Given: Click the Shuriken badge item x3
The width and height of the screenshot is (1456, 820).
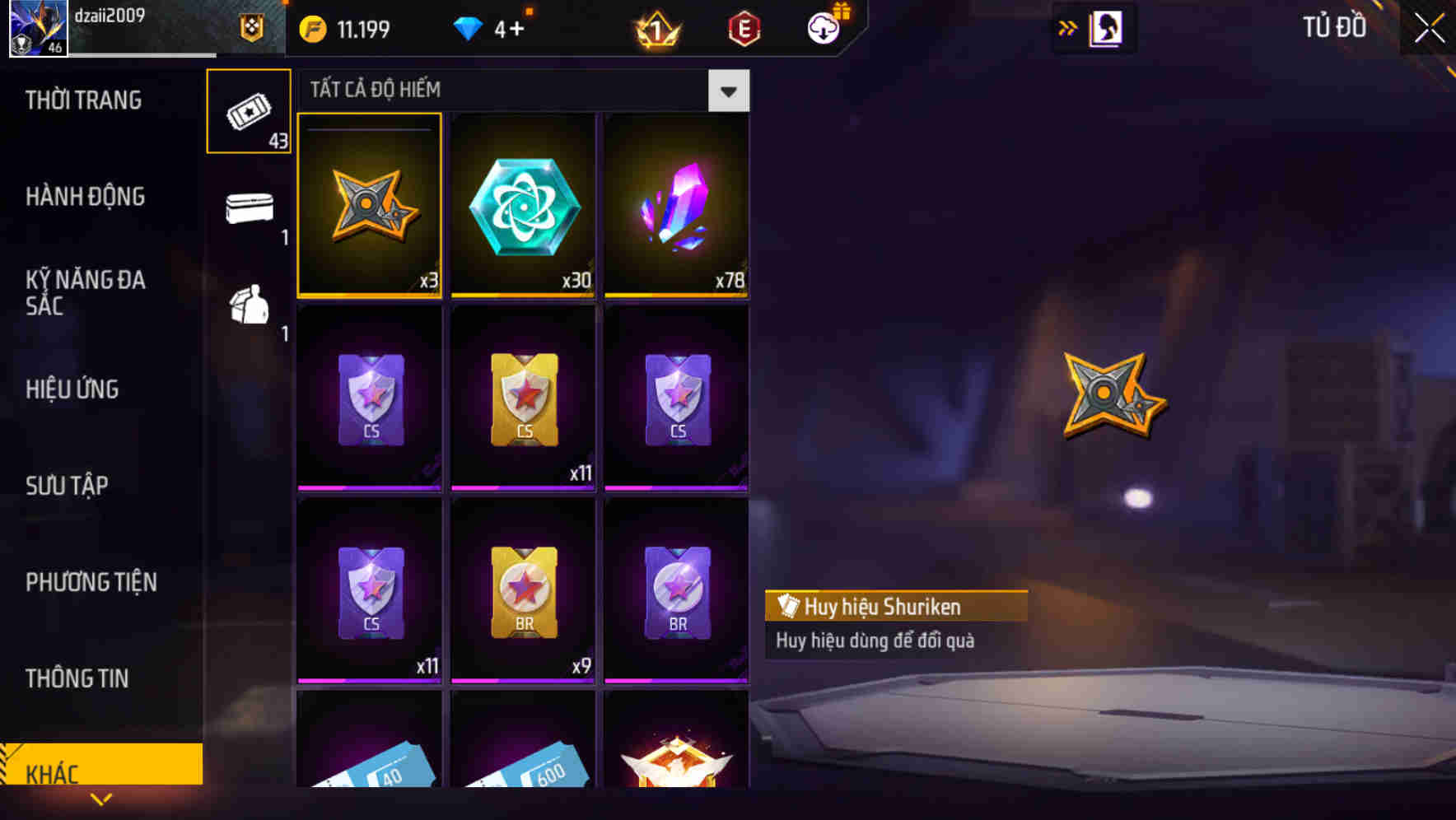Looking at the screenshot, I should tap(369, 204).
